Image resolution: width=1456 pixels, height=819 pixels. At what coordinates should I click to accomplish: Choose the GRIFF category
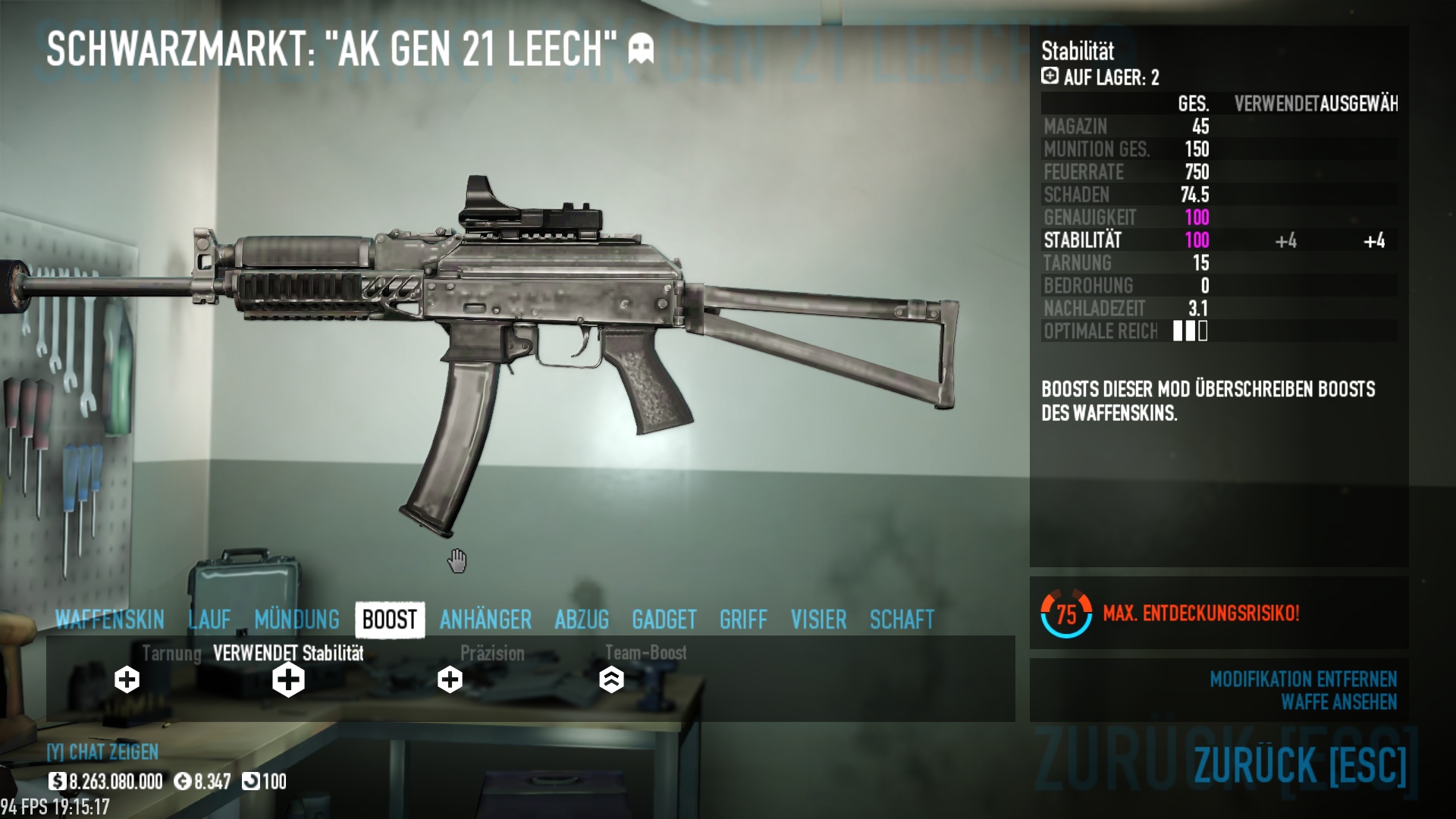(743, 620)
